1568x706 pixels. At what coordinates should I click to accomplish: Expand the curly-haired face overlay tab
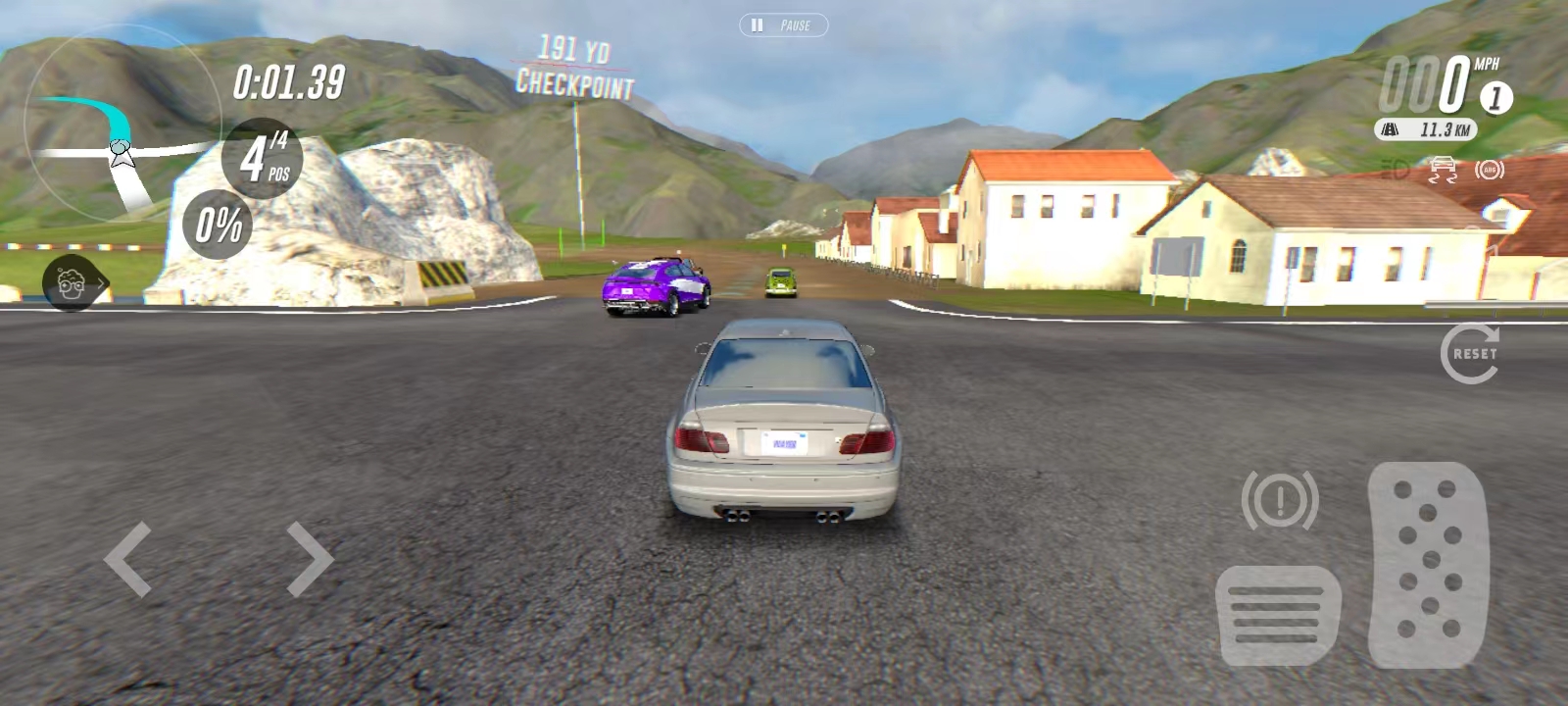pos(74,284)
